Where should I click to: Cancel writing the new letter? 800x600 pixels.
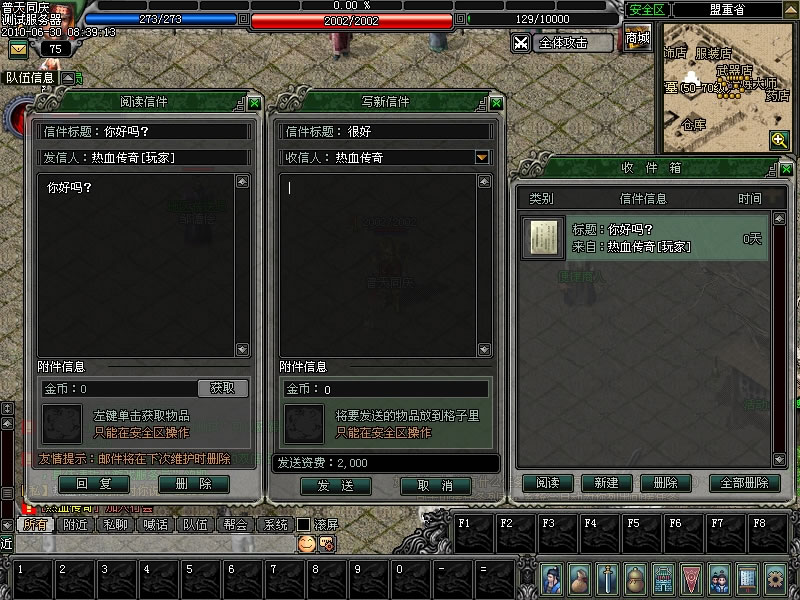pos(435,485)
